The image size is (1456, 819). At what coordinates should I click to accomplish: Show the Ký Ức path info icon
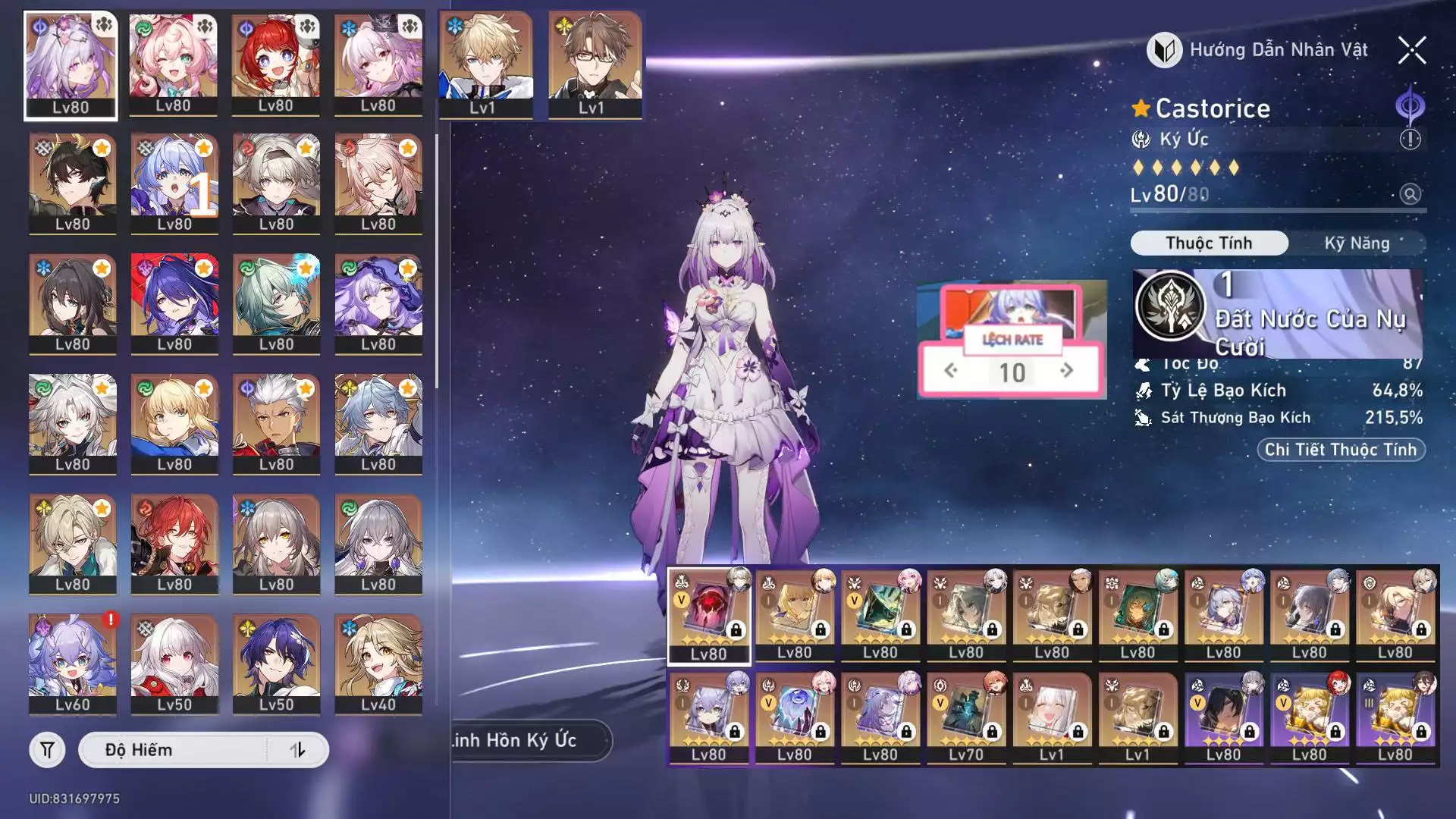1410,140
